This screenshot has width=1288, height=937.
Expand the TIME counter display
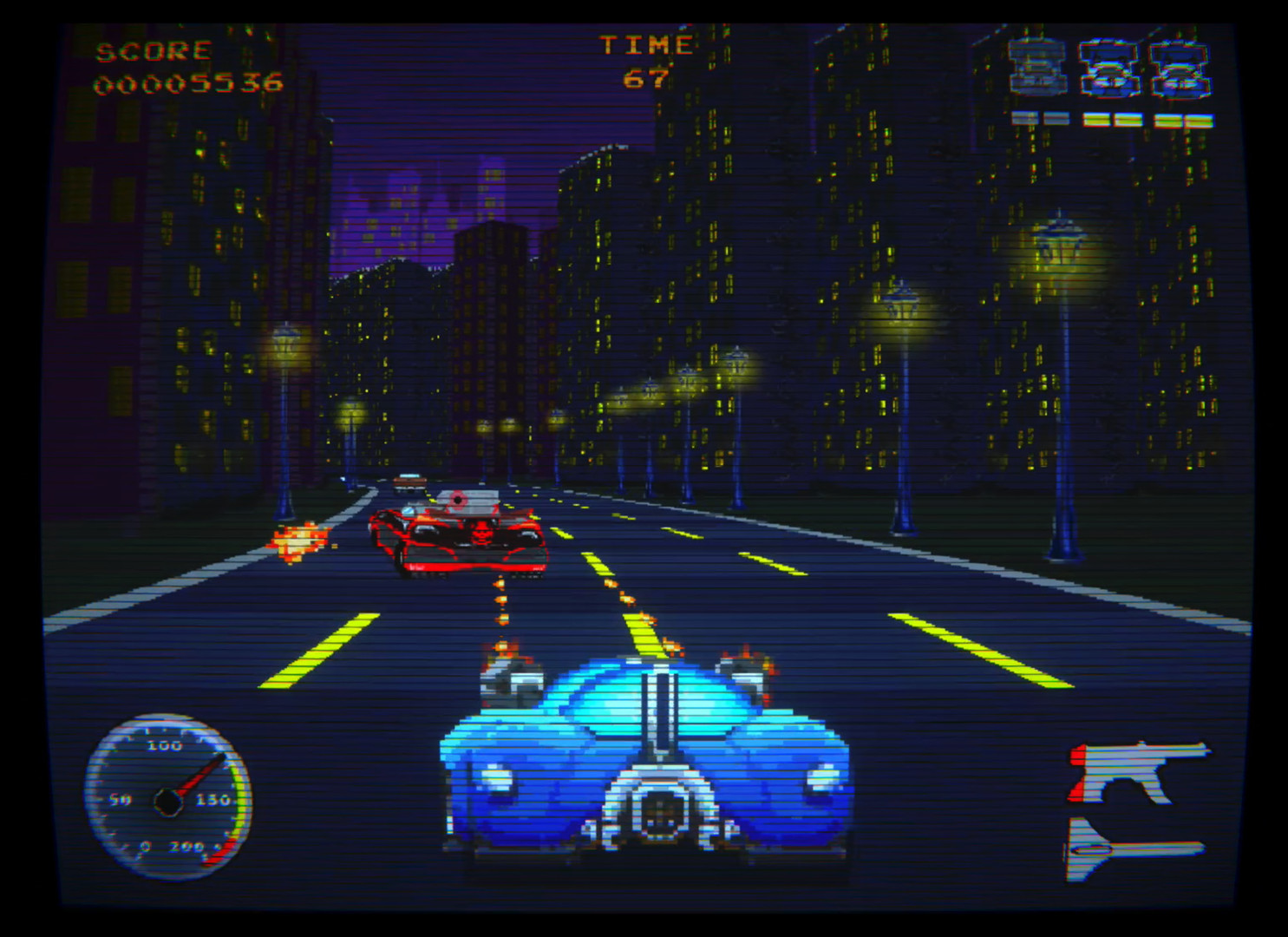coord(646,61)
